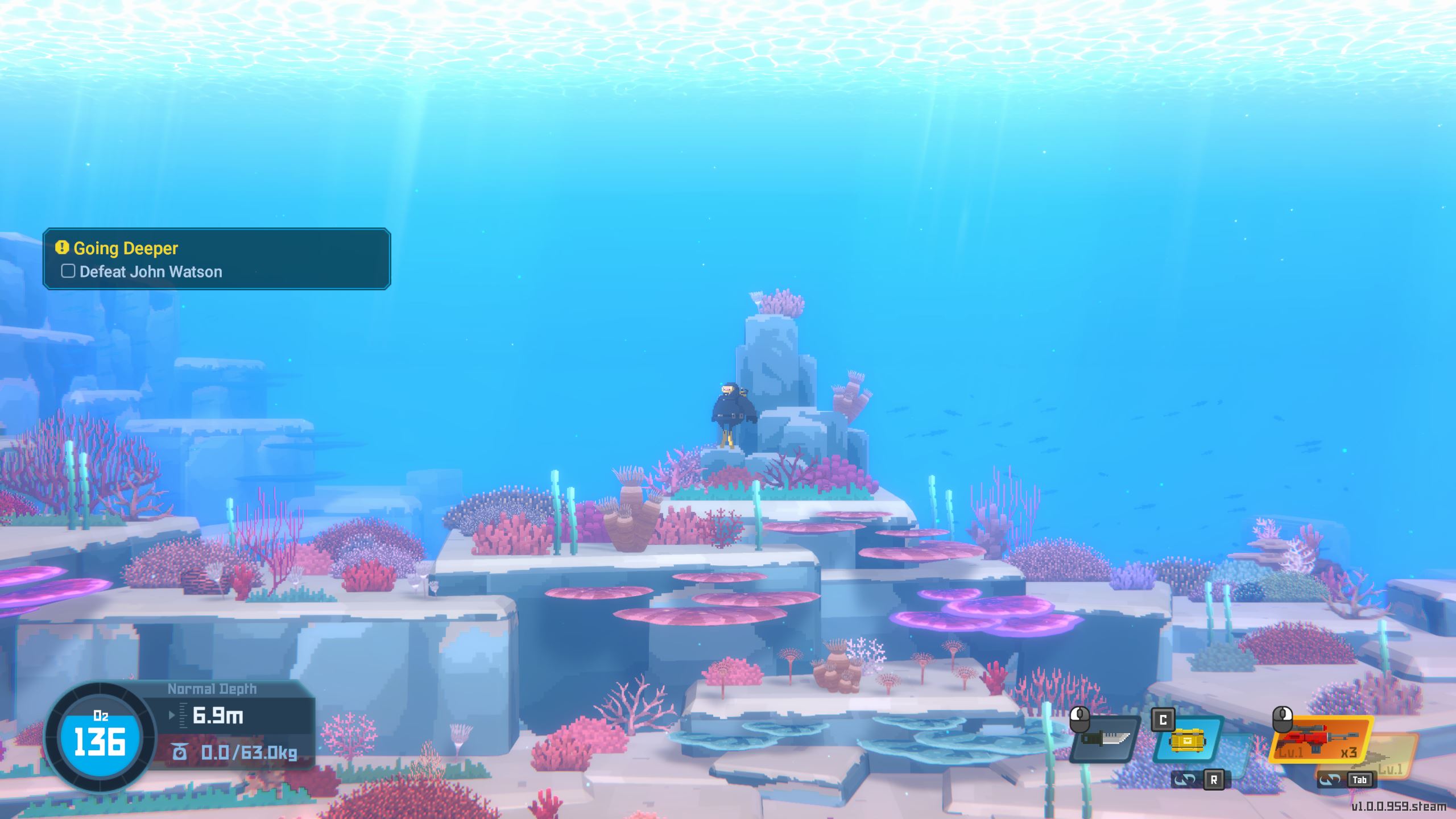Tick the Defeat John Watson objective checkbox

68,271
